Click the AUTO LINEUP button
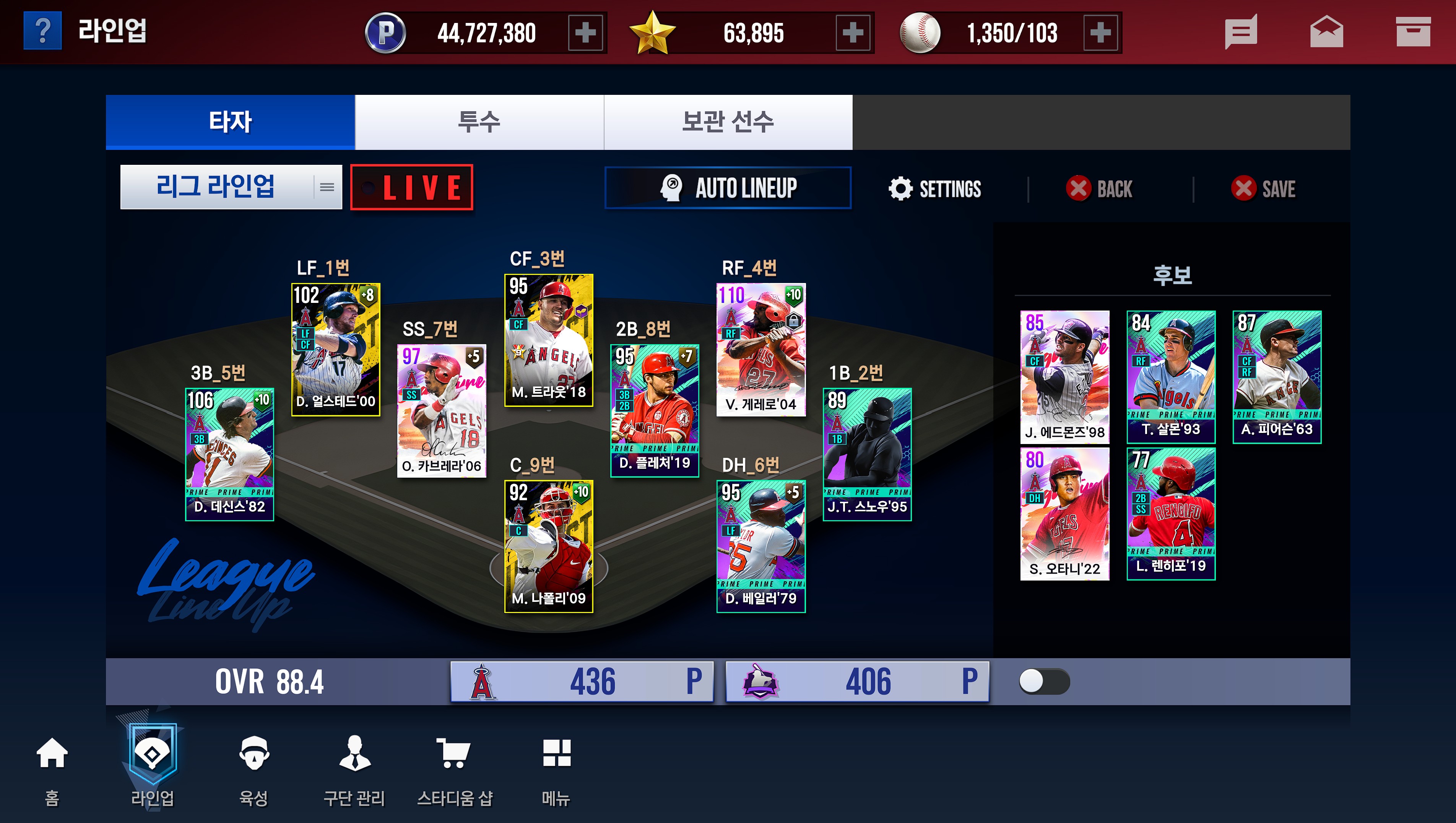The image size is (1456, 823). click(728, 188)
